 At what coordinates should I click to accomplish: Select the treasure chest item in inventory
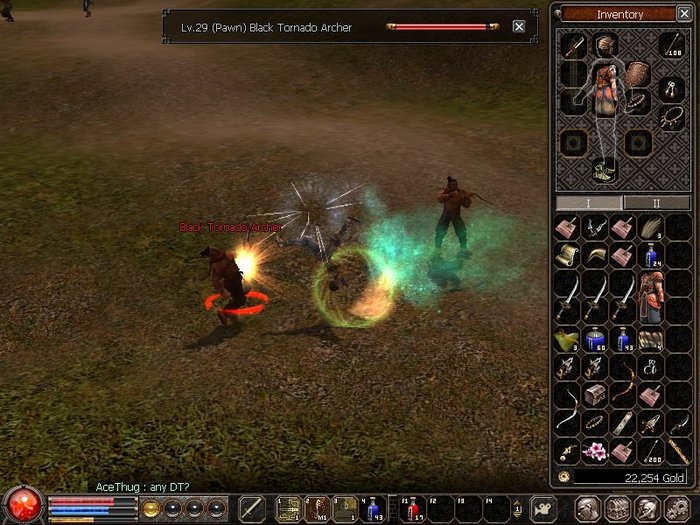pyautogui.click(x=596, y=395)
